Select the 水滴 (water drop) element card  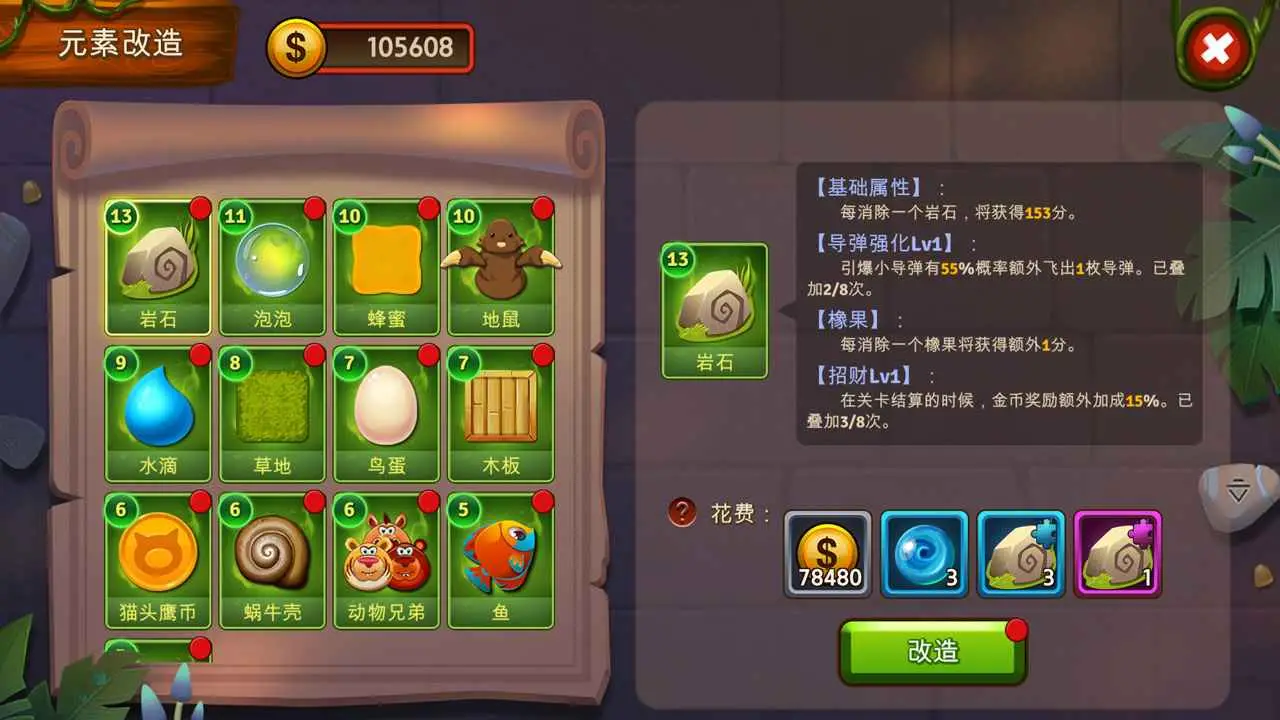[158, 410]
